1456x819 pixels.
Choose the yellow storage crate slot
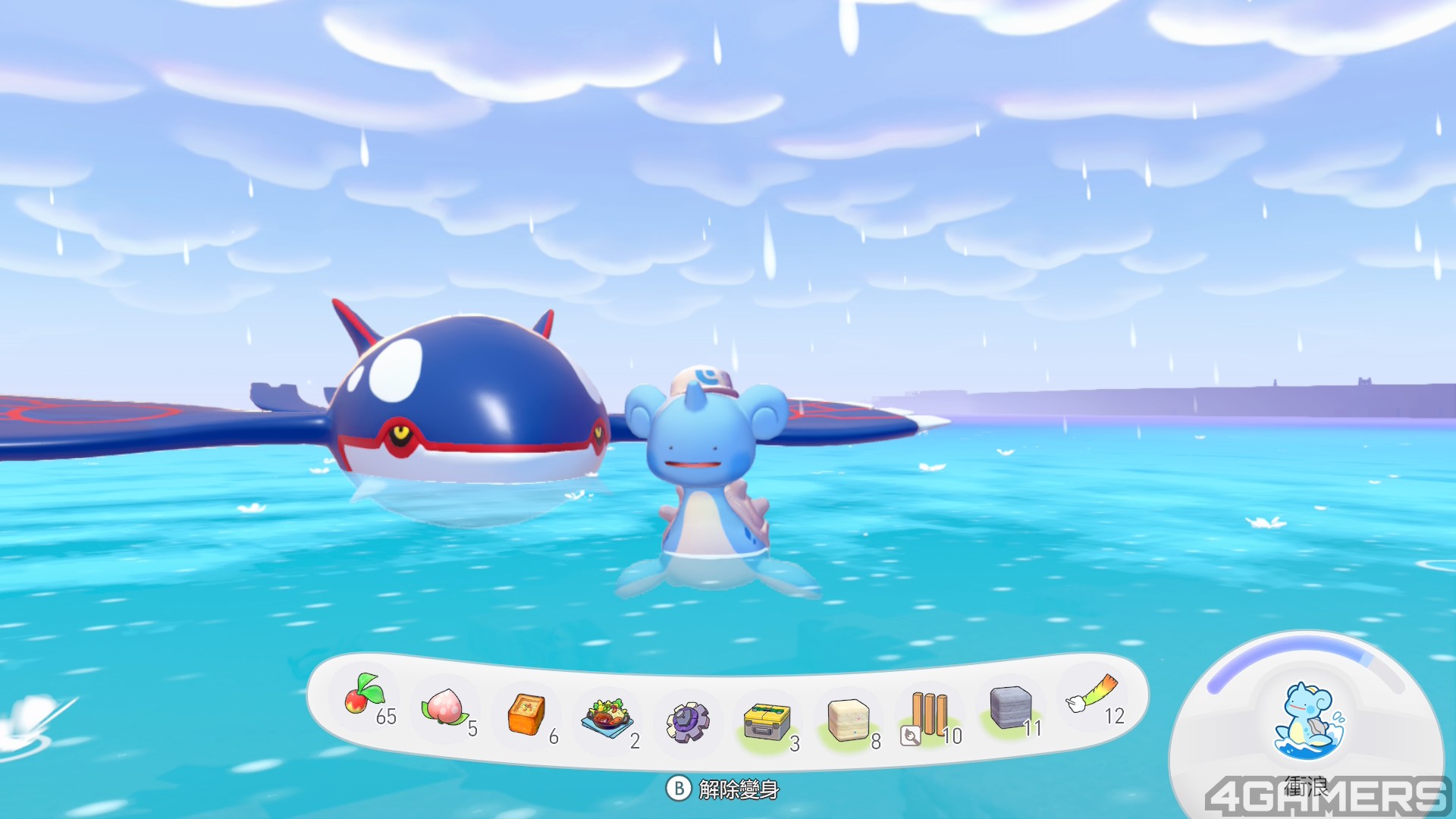(x=767, y=721)
